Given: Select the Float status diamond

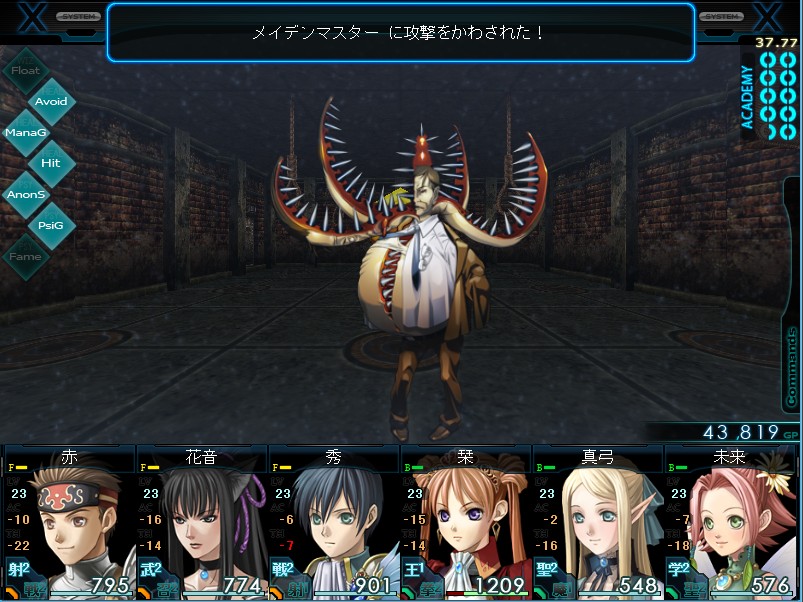Looking at the screenshot, I should click(26, 71).
